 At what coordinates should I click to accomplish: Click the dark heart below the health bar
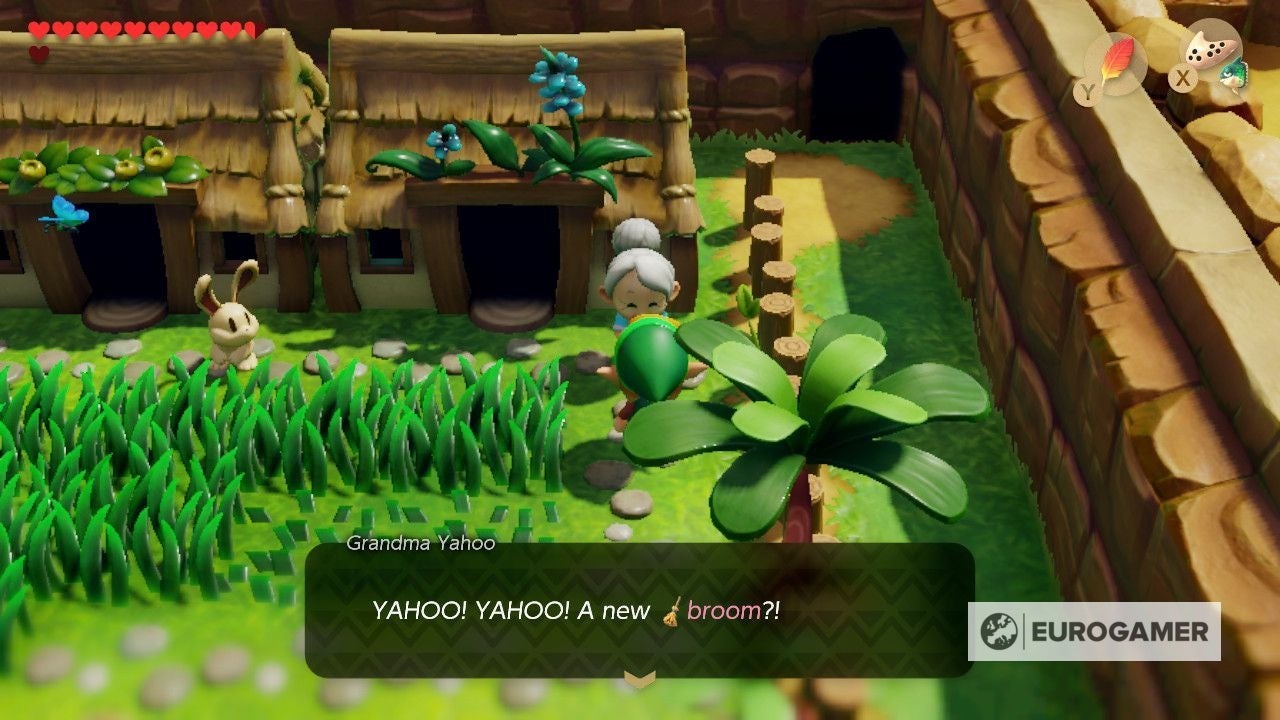[37, 52]
